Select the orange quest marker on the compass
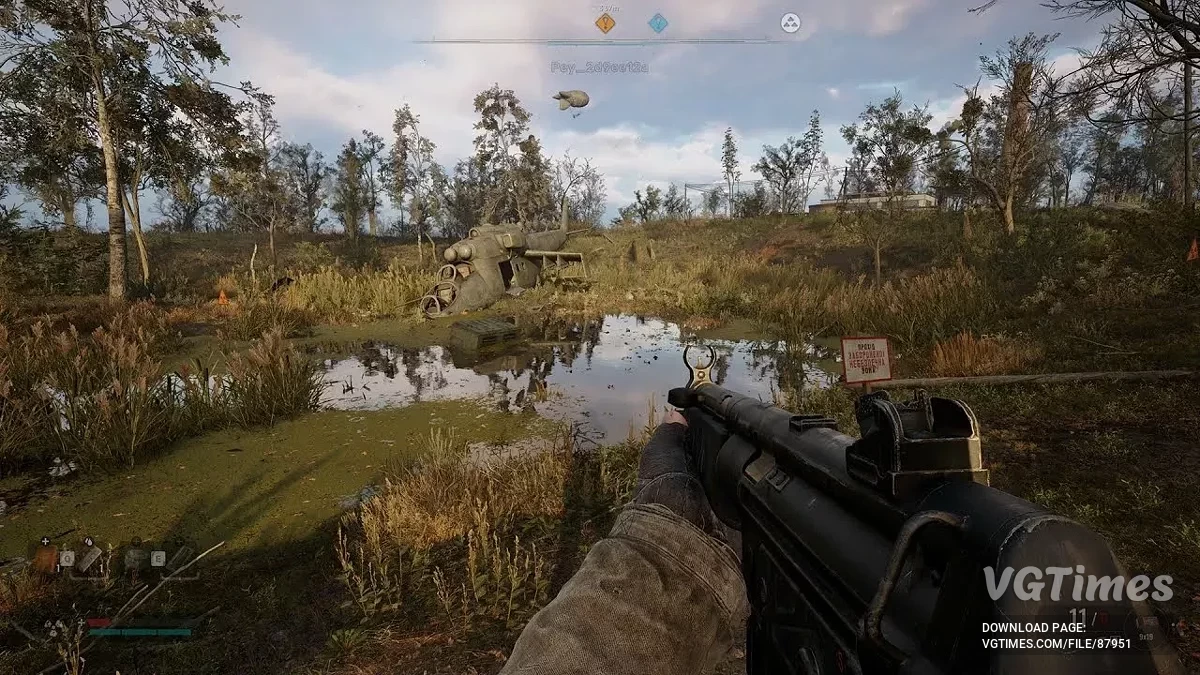1200x675 pixels. [605, 23]
